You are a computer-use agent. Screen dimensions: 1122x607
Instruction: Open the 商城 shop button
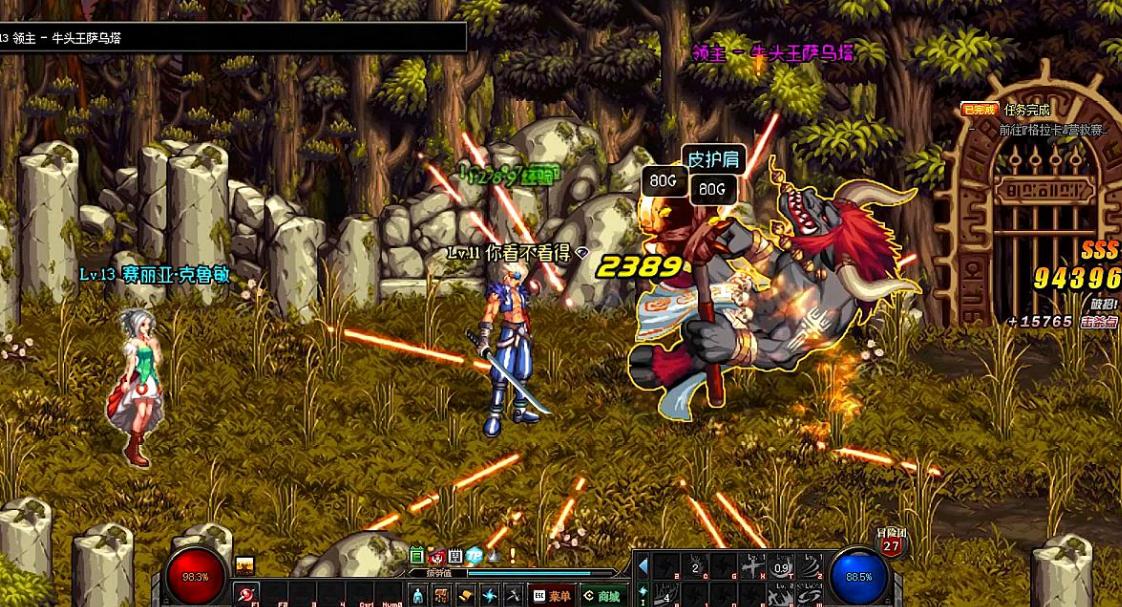click(x=603, y=595)
